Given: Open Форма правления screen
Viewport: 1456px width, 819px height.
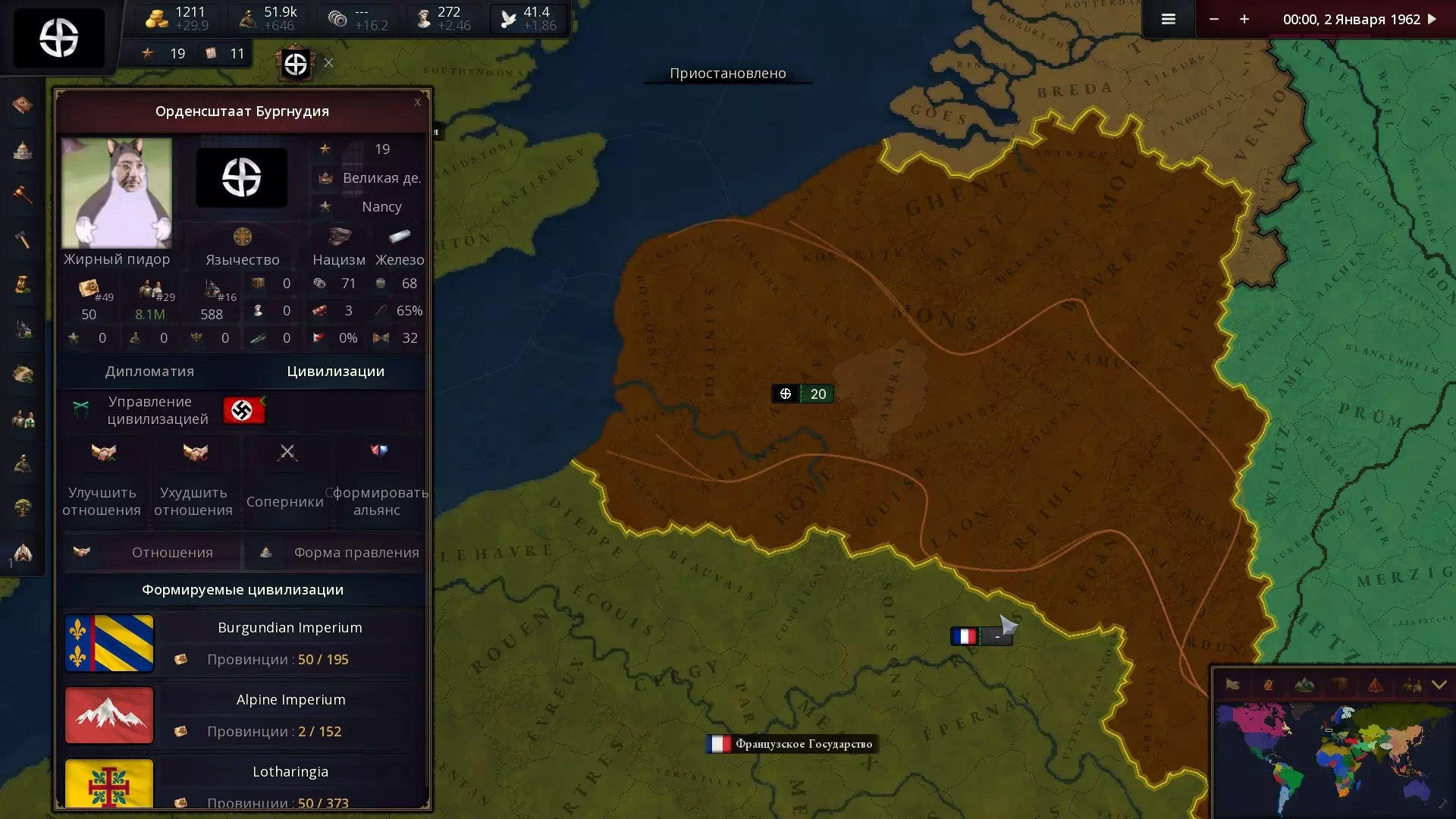Looking at the screenshot, I should (336, 553).
